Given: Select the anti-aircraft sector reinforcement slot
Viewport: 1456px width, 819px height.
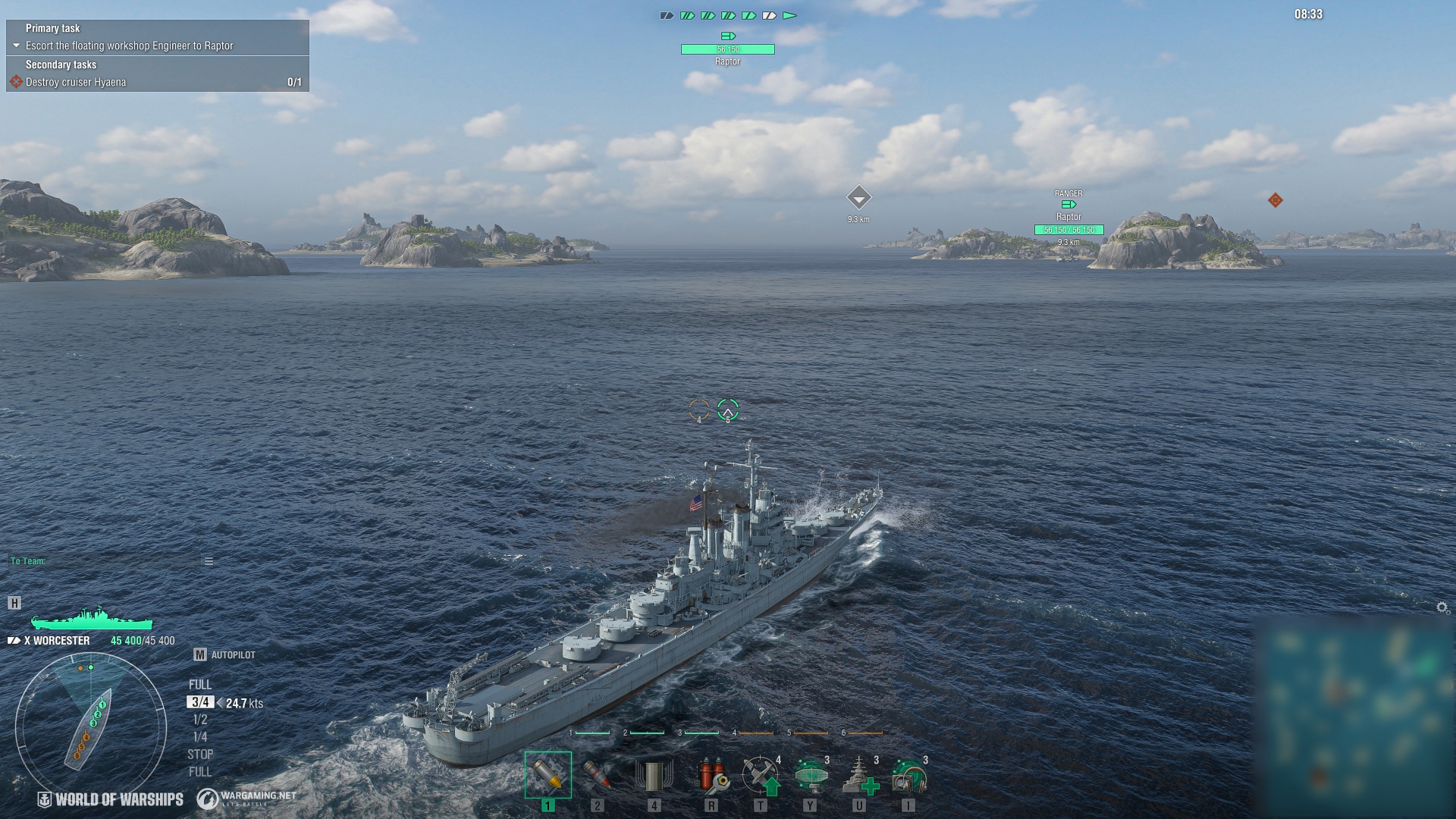Looking at the screenshot, I should coord(654,777).
